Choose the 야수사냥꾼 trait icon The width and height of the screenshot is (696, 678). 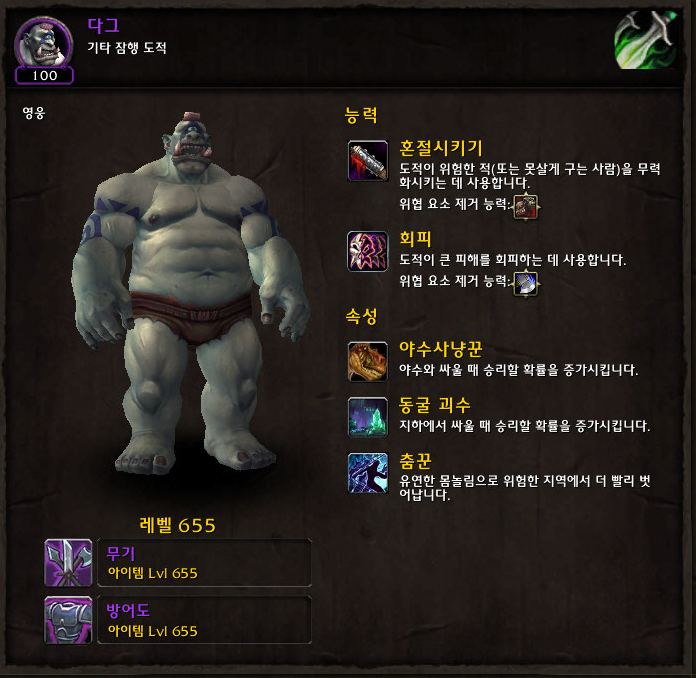[x=367, y=361]
